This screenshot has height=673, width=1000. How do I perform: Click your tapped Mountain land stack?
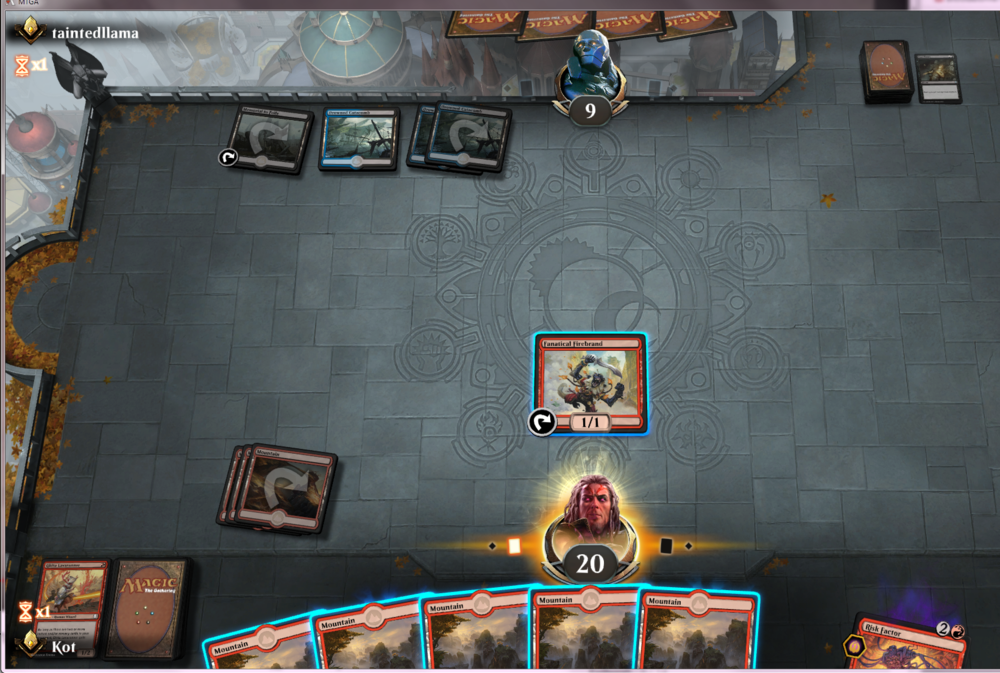coord(279,487)
